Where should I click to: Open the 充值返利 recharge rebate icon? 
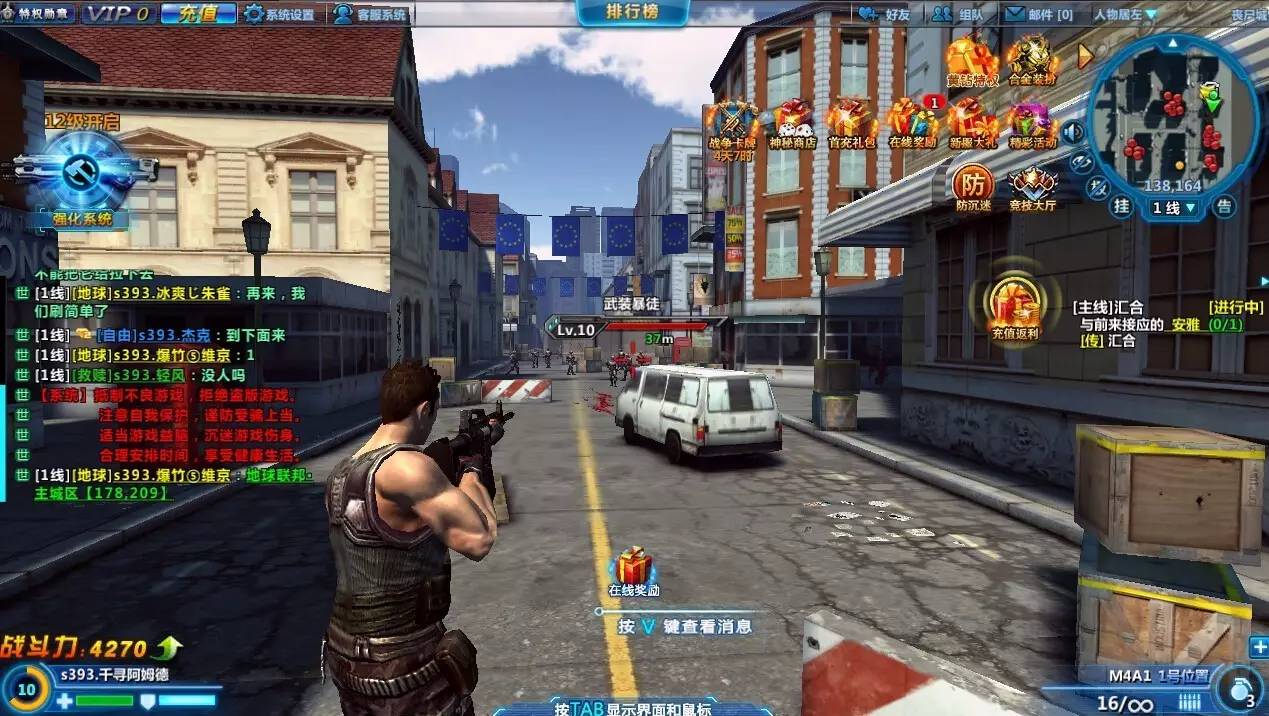click(1014, 305)
